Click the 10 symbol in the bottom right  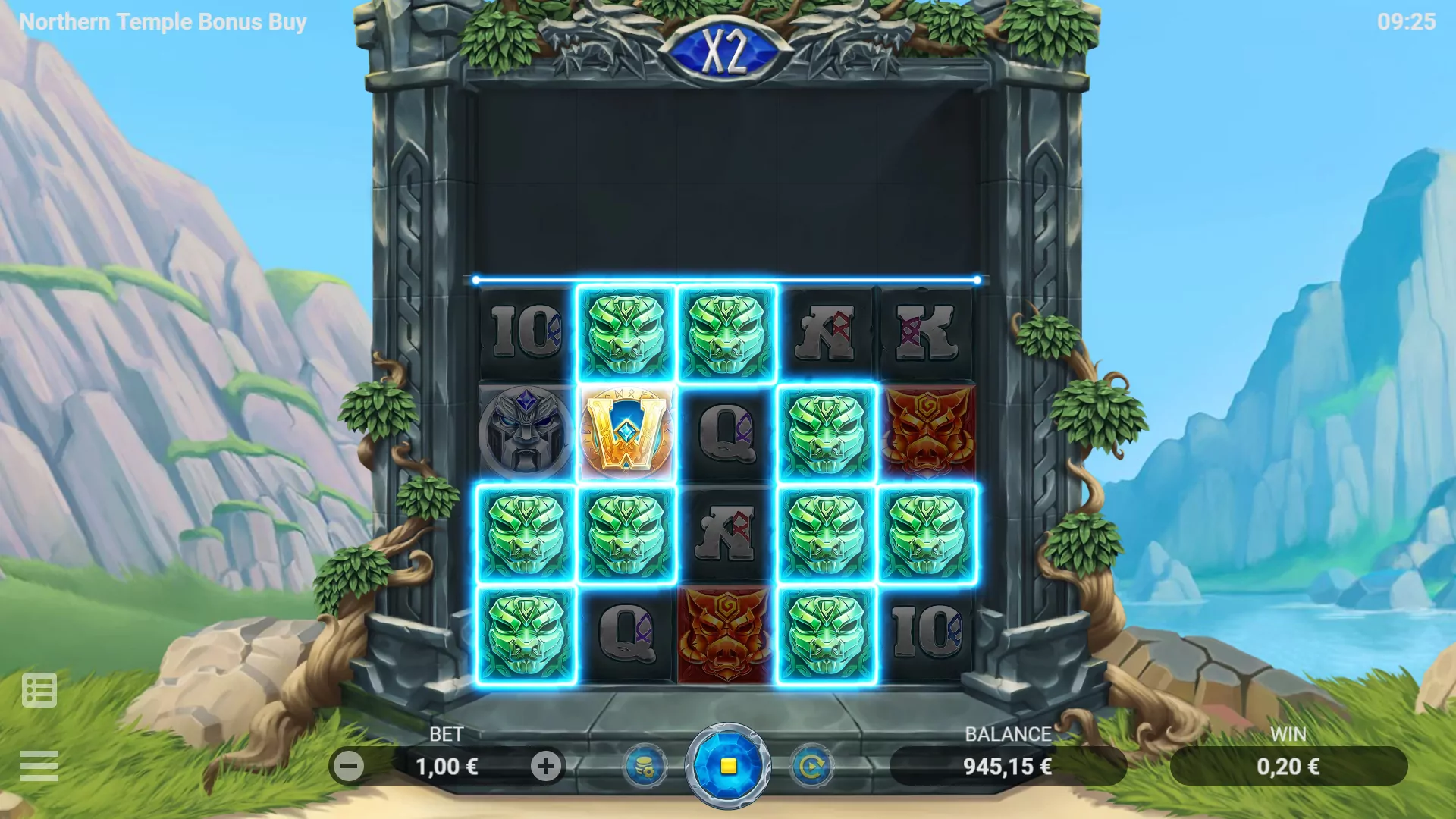tap(927, 631)
